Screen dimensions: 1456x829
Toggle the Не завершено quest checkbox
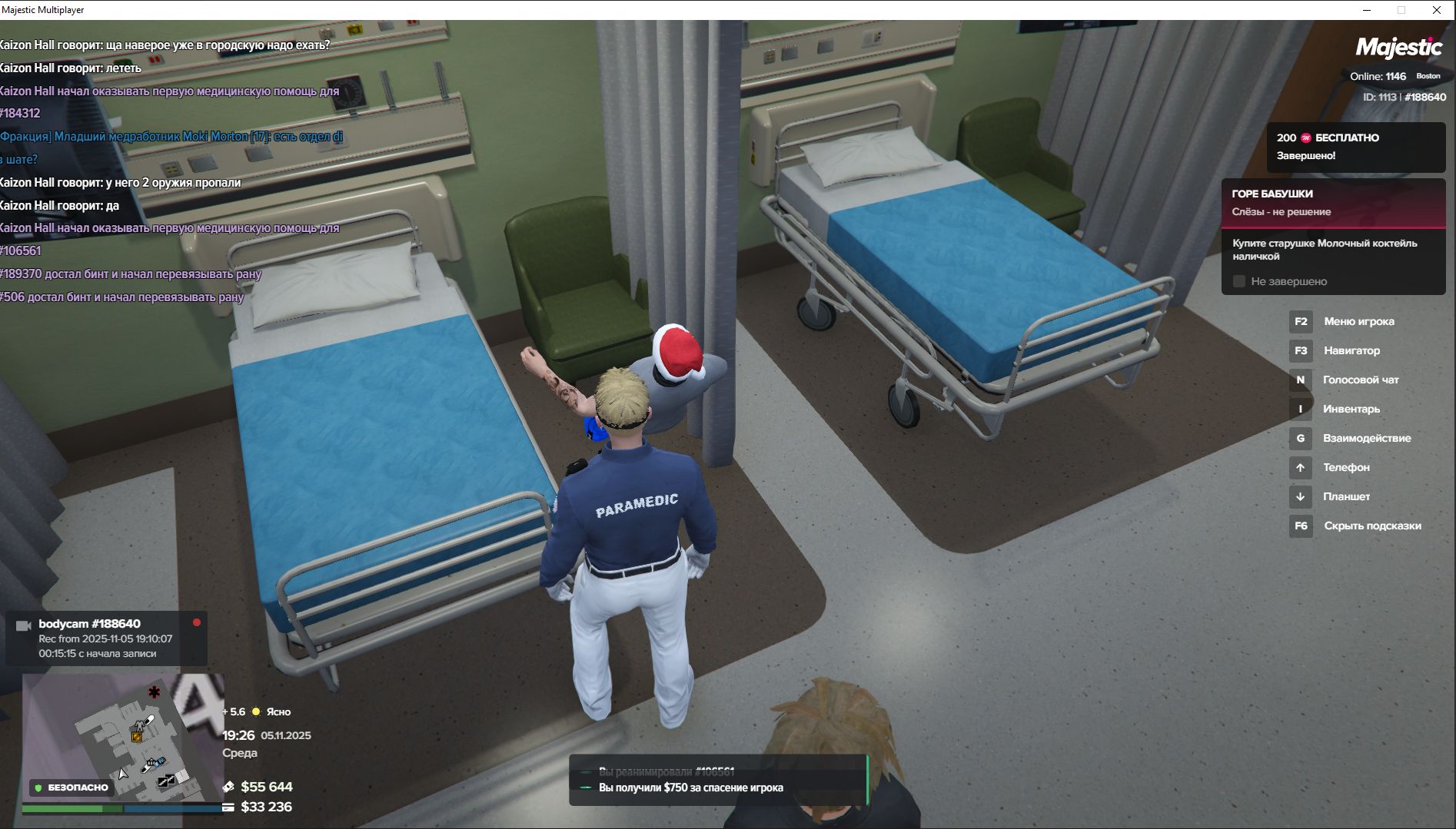point(1239,281)
